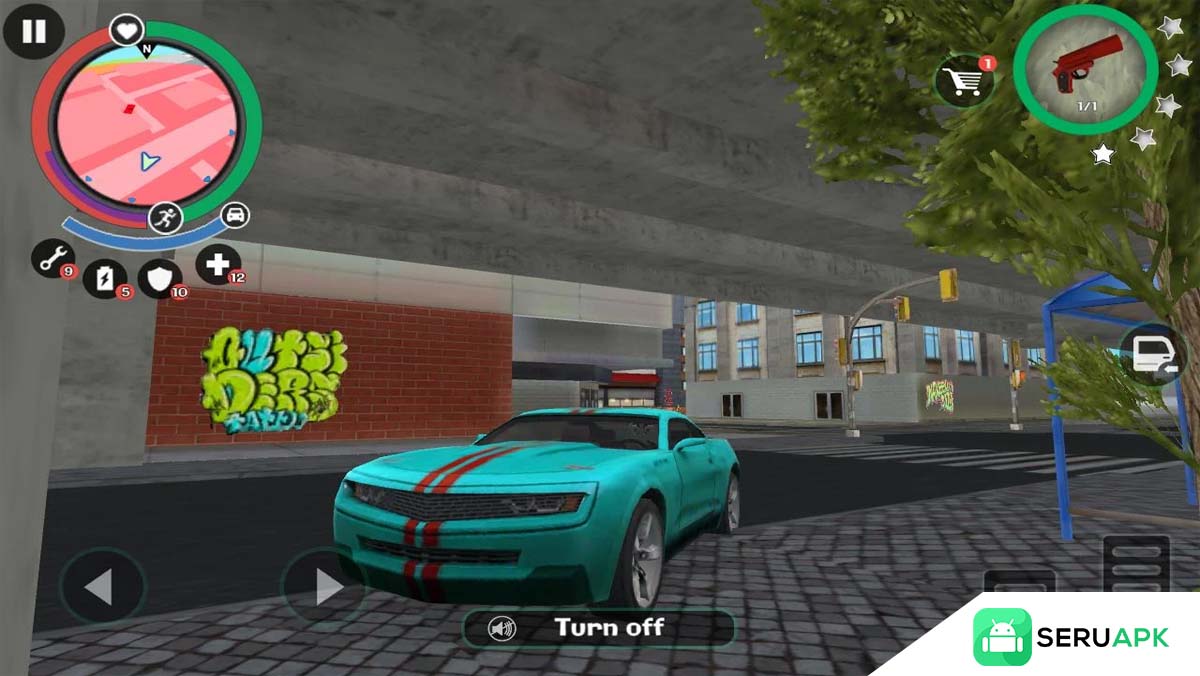Screen dimensions: 1200x676
Task: Use the shield armor item
Action: (x=159, y=279)
